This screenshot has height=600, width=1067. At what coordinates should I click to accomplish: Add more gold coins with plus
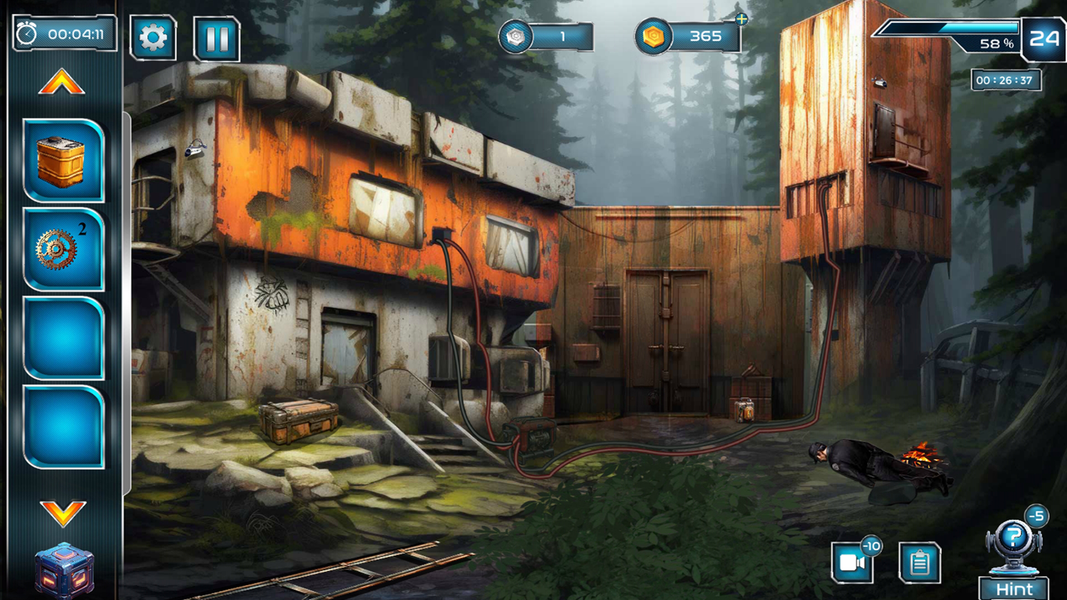741,18
